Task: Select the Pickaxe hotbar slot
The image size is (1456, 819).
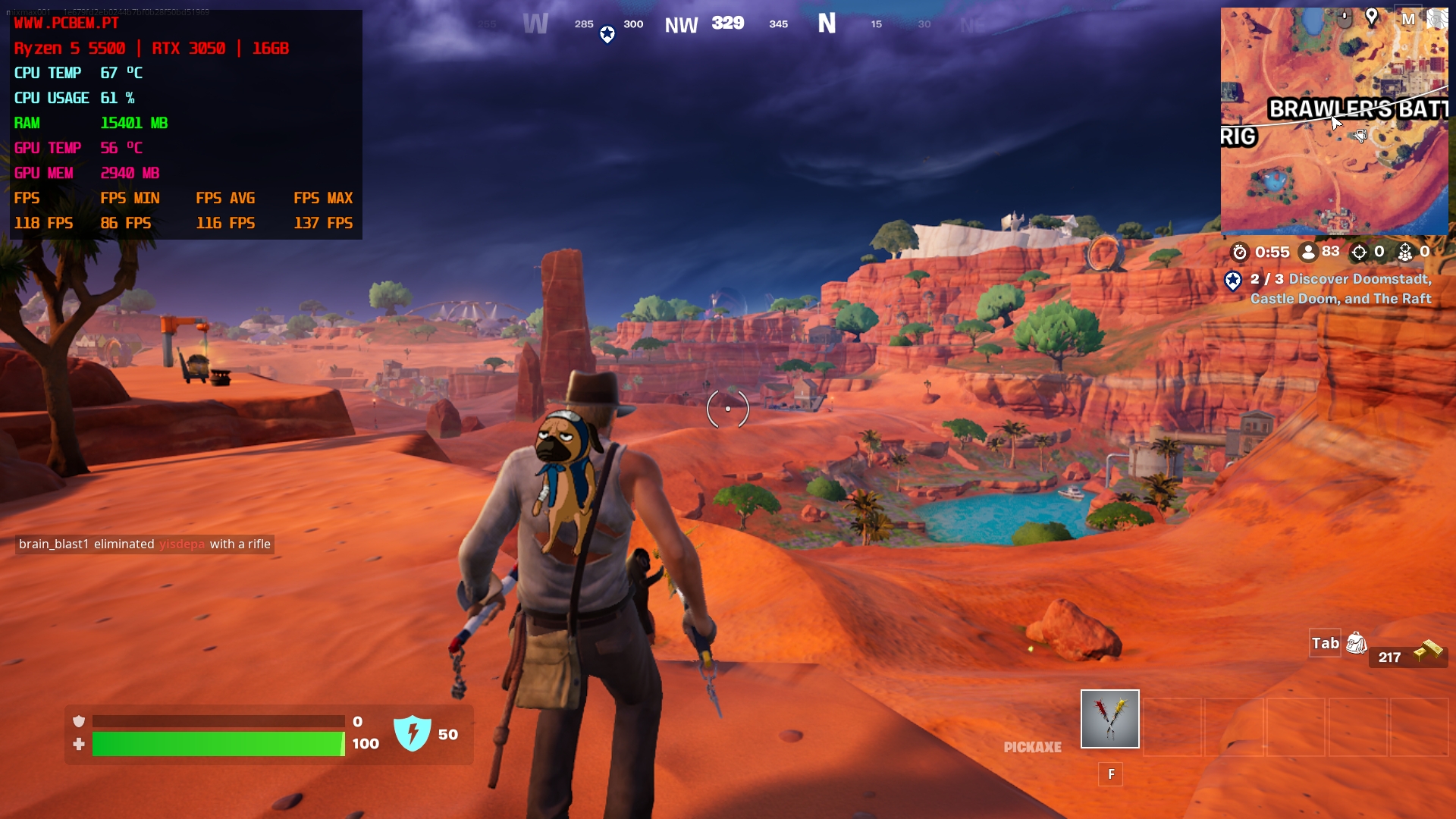Action: [1109, 719]
